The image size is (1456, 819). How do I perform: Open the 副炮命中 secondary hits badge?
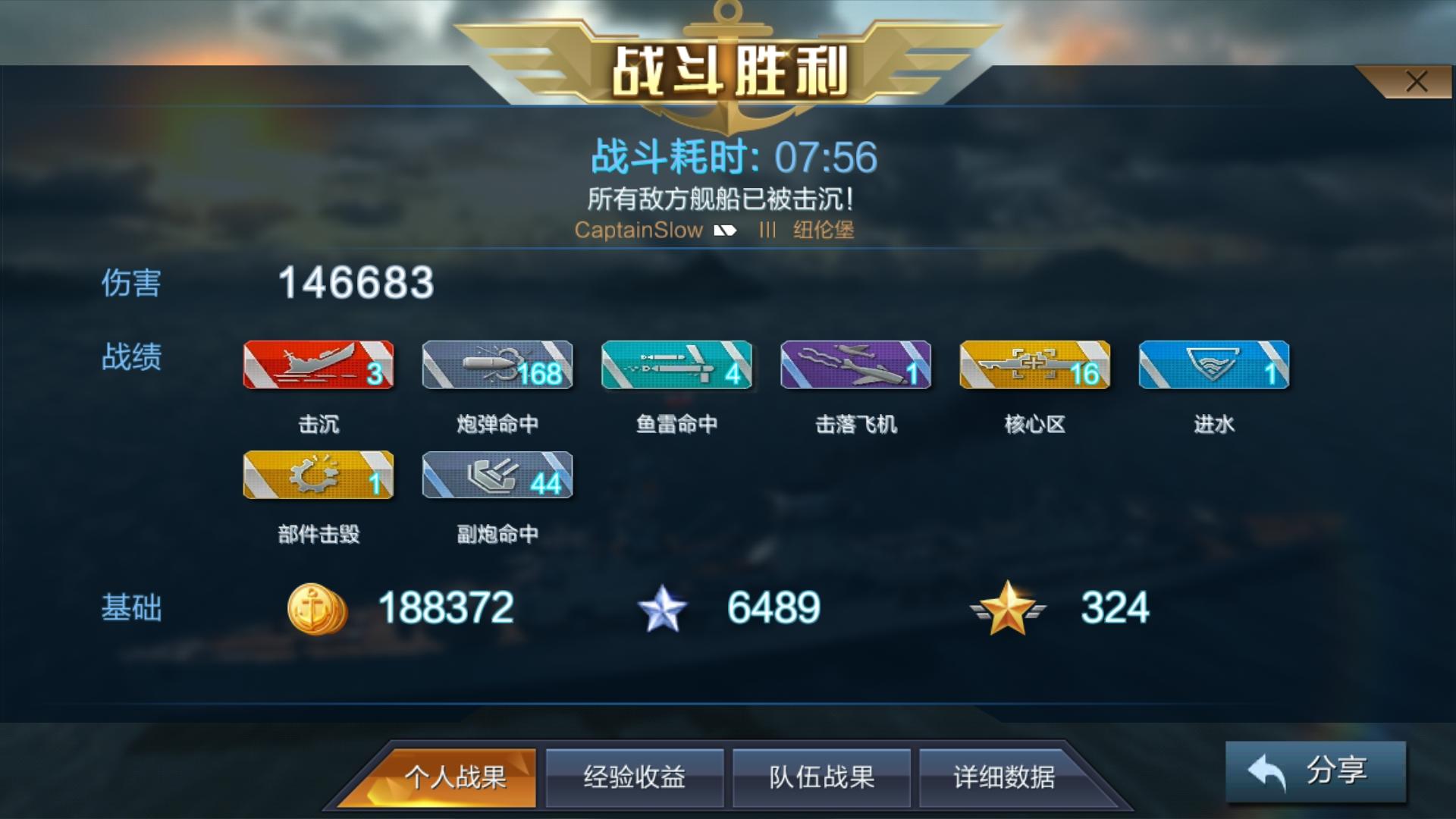tap(497, 476)
